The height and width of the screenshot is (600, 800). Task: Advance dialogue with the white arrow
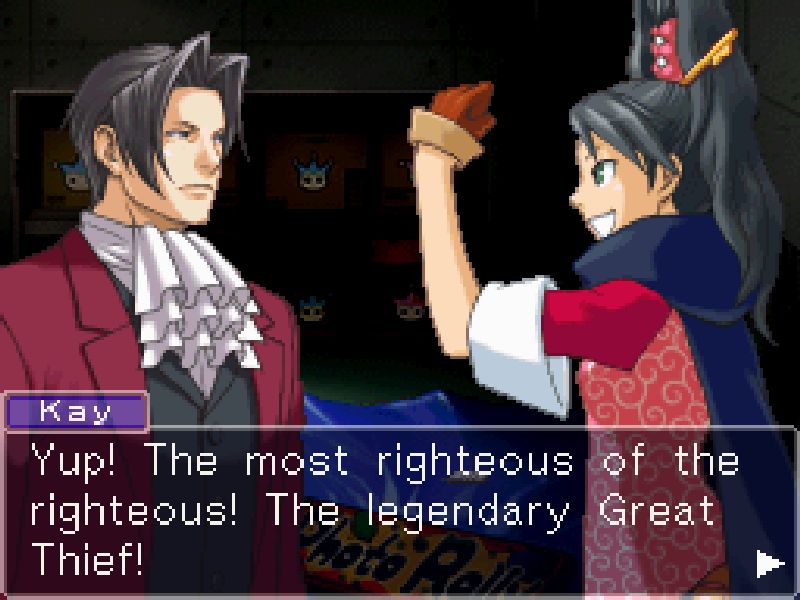click(769, 565)
